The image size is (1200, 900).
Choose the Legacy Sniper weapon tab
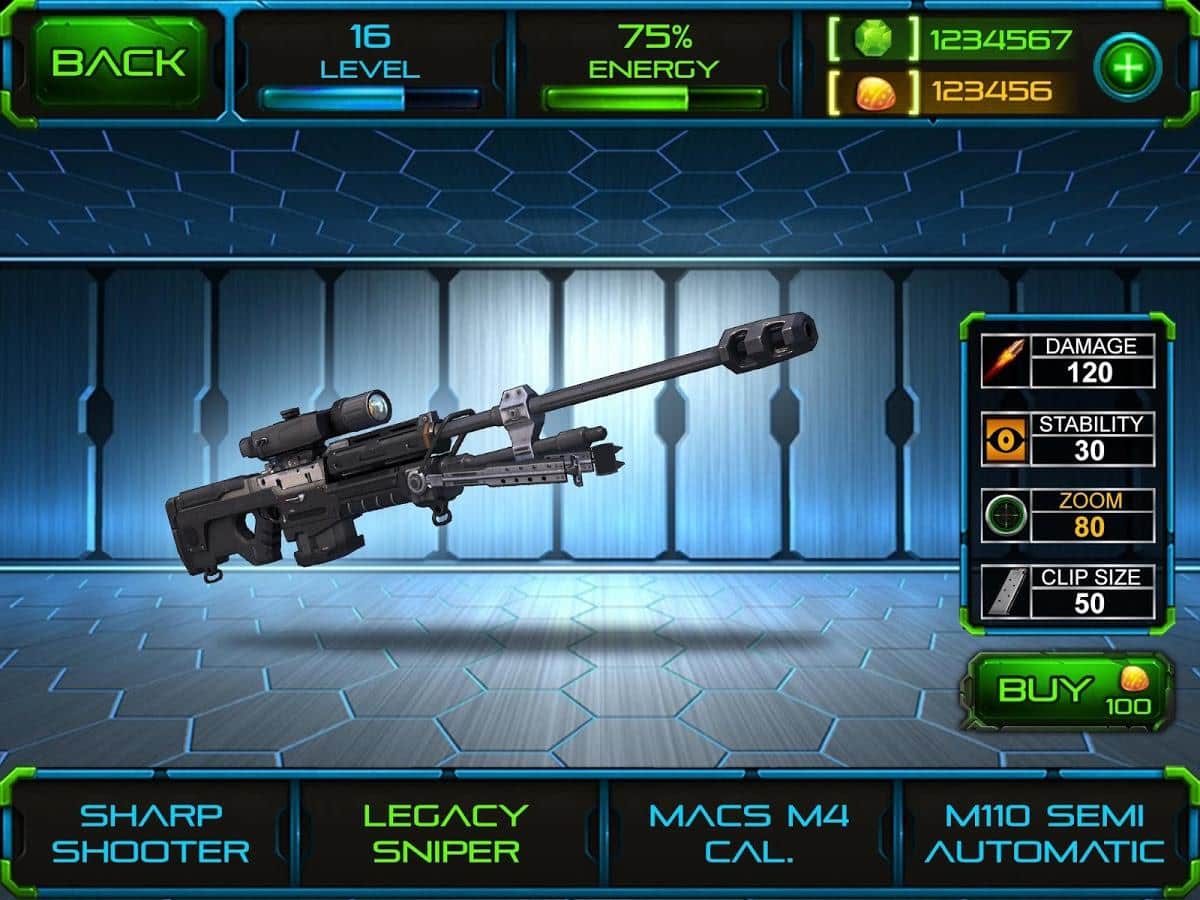point(444,833)
